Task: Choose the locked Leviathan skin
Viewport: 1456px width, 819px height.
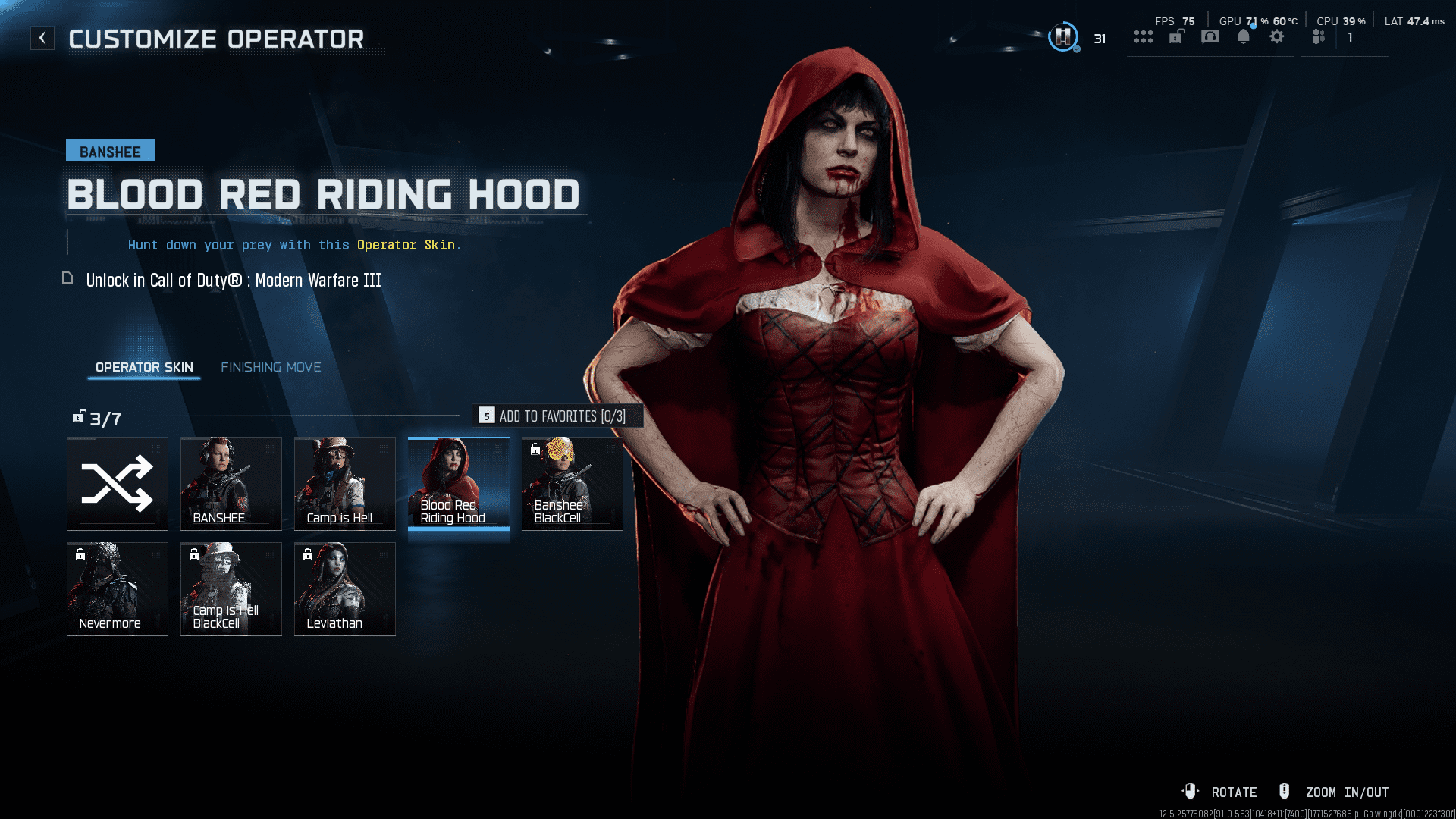Action: click(x=345, y=589)
